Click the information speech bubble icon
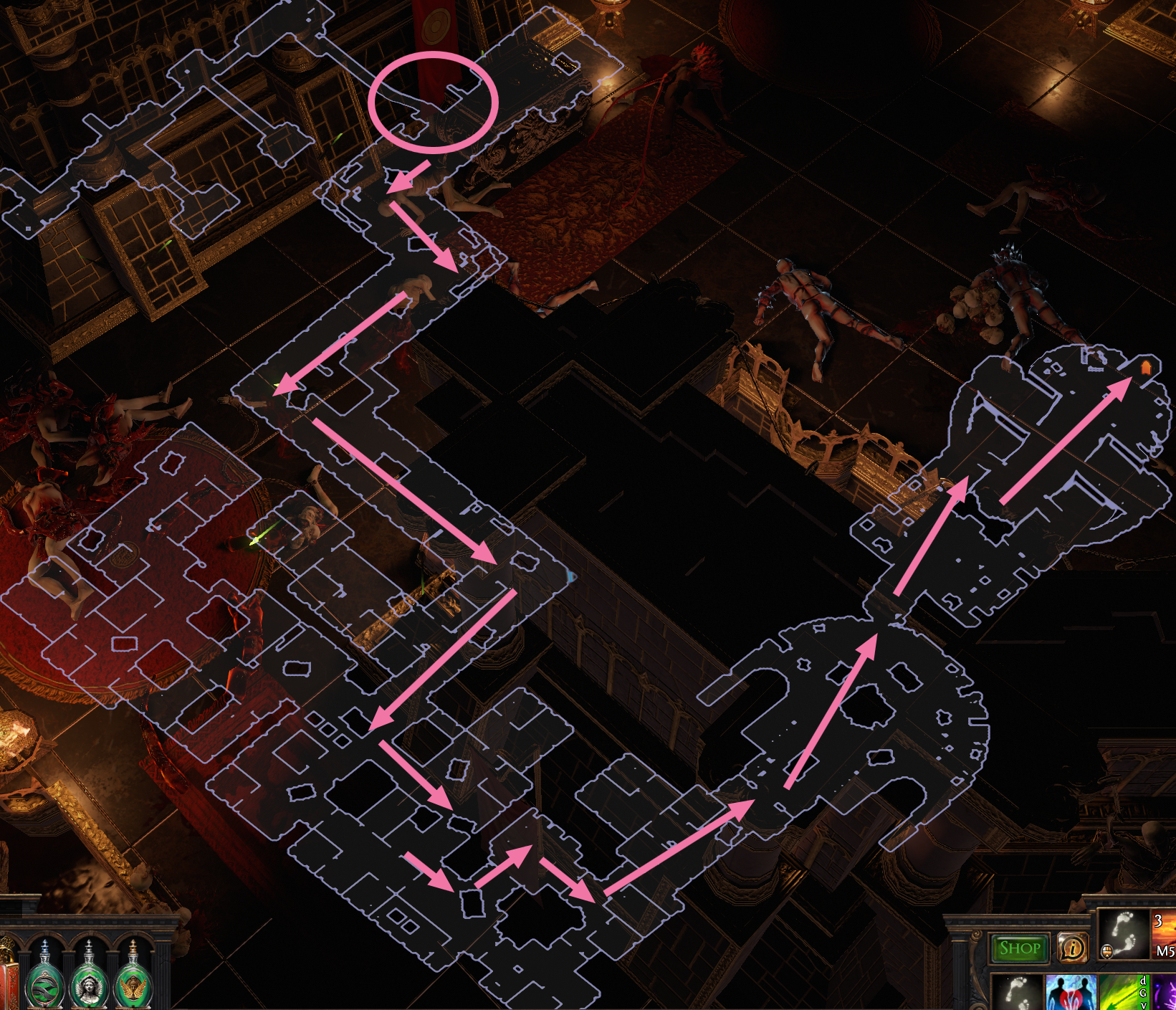 pyautogui.click(x=1073, y=948)
